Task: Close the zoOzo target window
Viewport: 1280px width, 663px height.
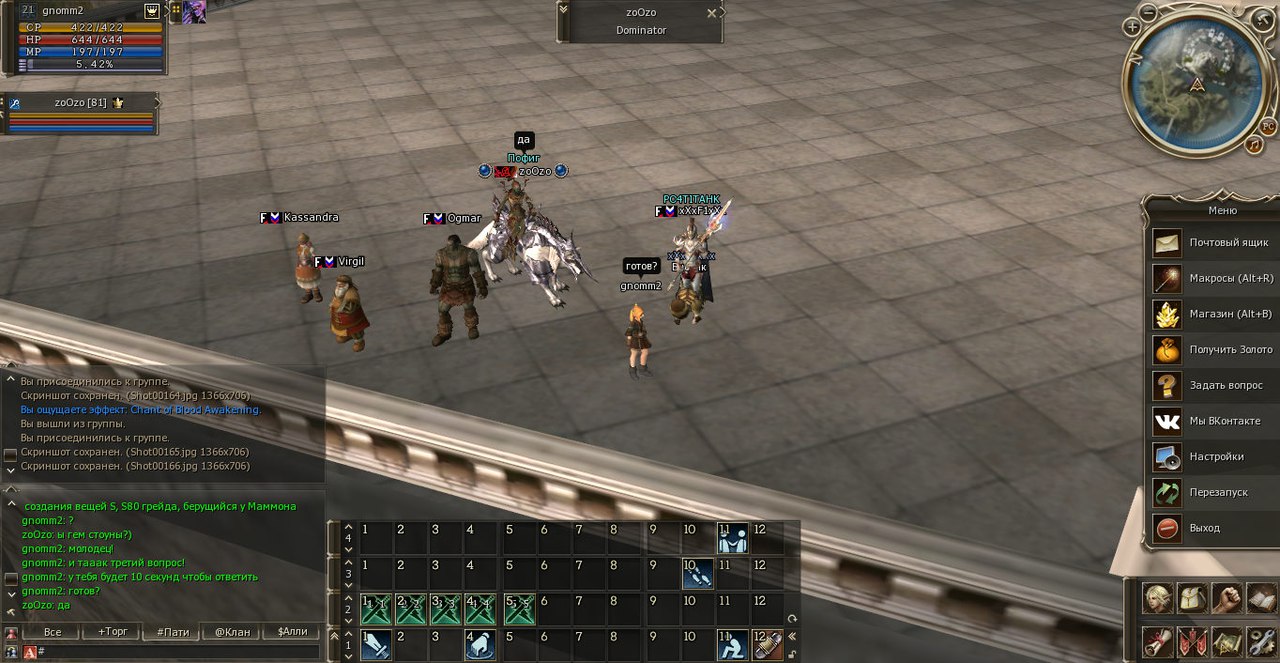Action: click(x=711, y=13)
